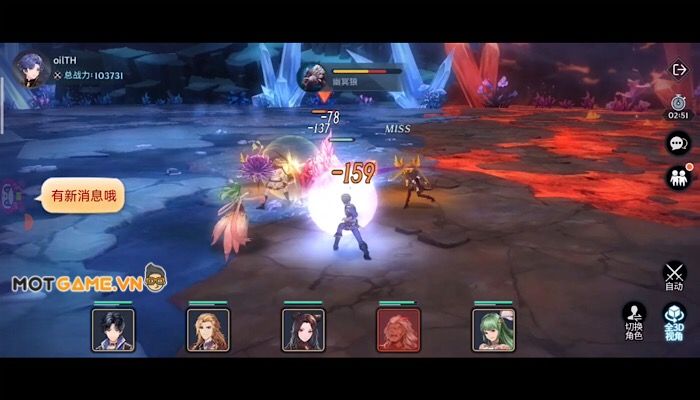Exit the battle with the leave icon

(x=678, y=70)
